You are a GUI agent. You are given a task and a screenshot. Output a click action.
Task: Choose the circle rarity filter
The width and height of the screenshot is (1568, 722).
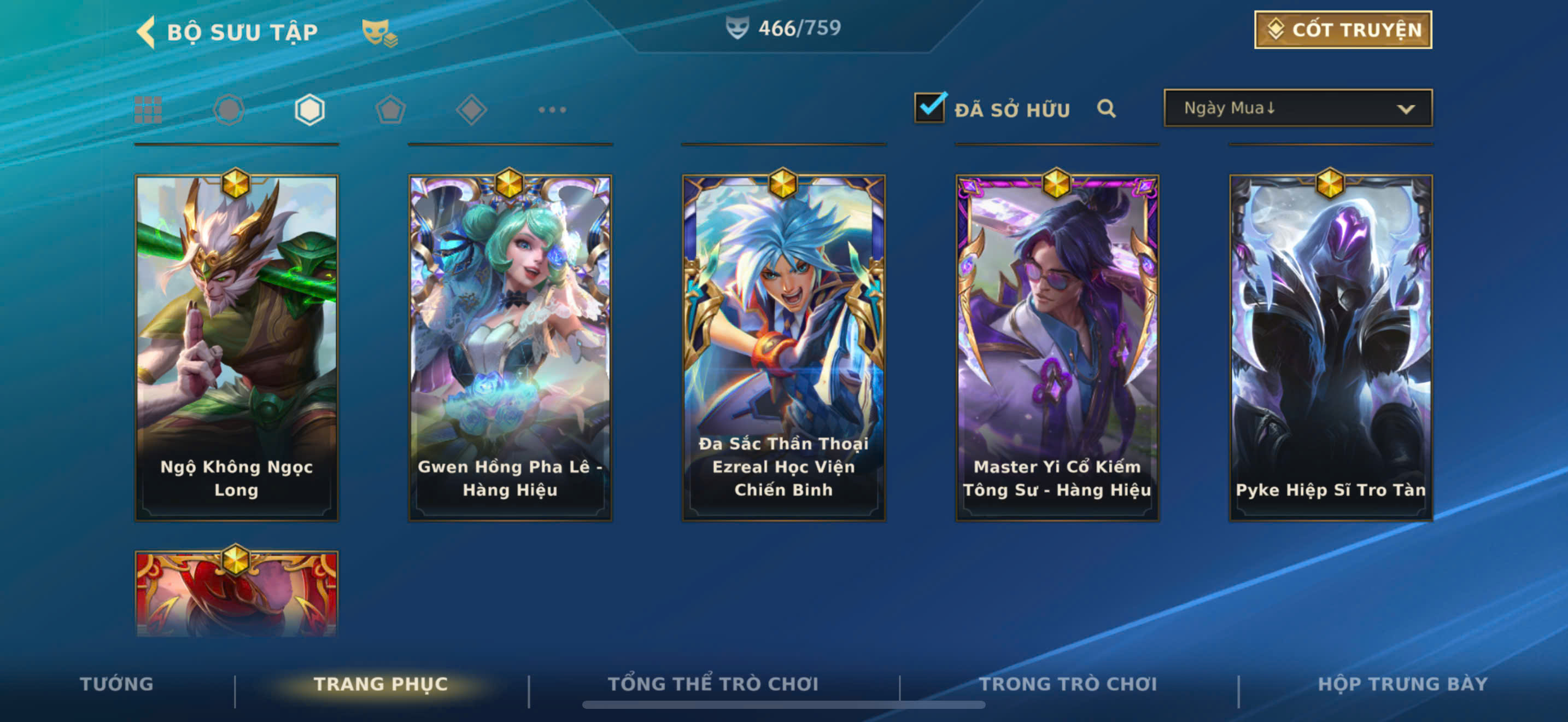pos(229,110)
